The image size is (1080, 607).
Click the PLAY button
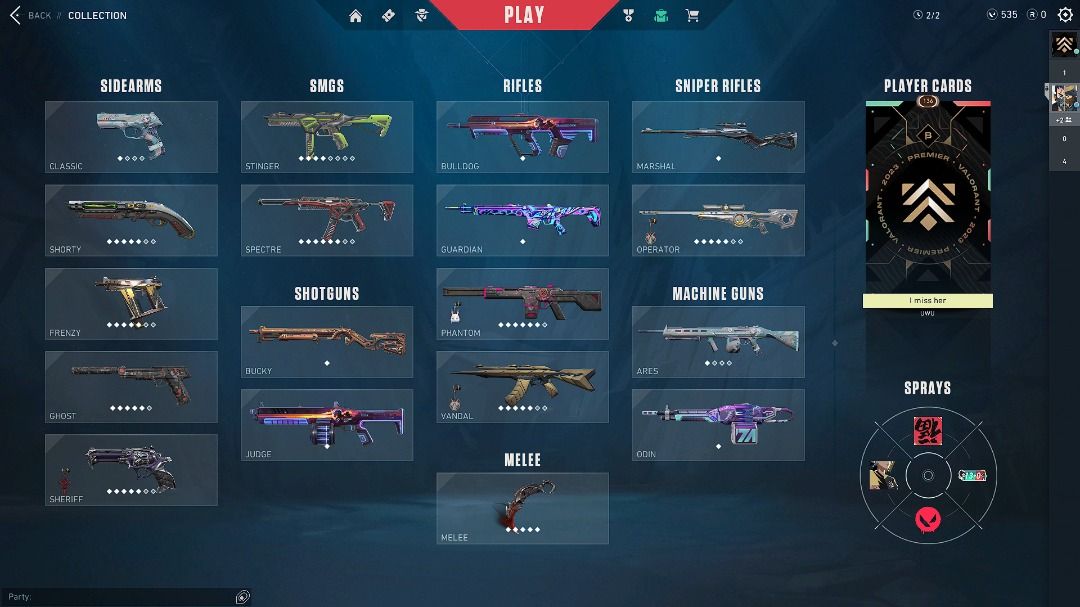(x=524, y=15)
